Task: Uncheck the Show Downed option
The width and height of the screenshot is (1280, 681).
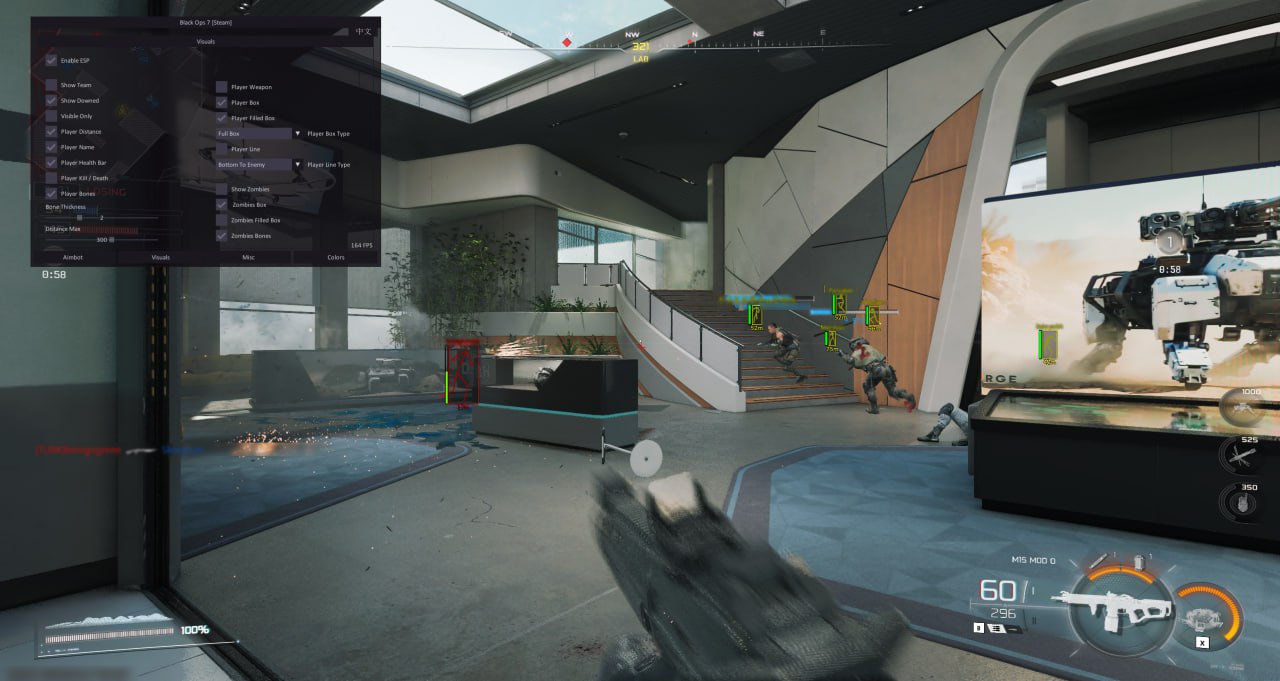Action: click(x=51, y=101)
